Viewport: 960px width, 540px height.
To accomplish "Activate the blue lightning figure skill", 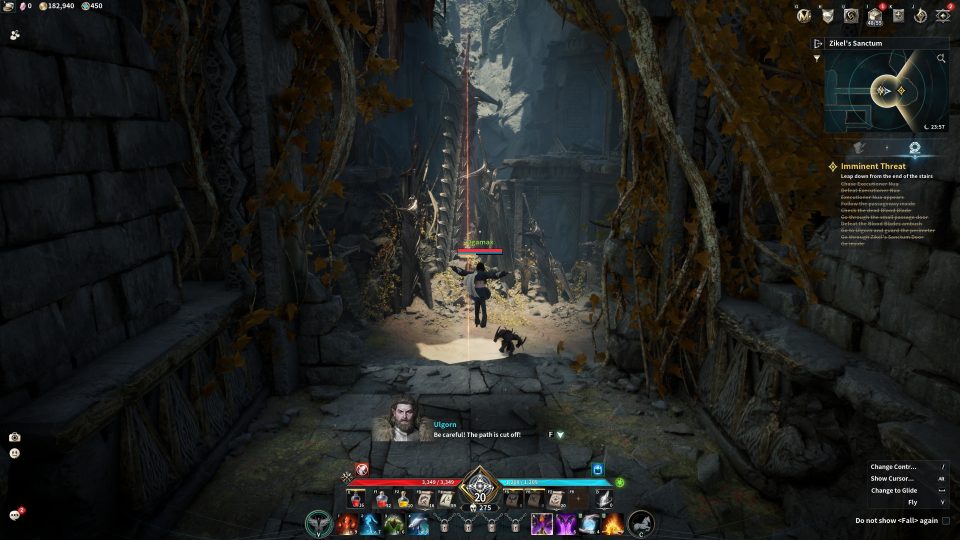I will click(370, 523).
